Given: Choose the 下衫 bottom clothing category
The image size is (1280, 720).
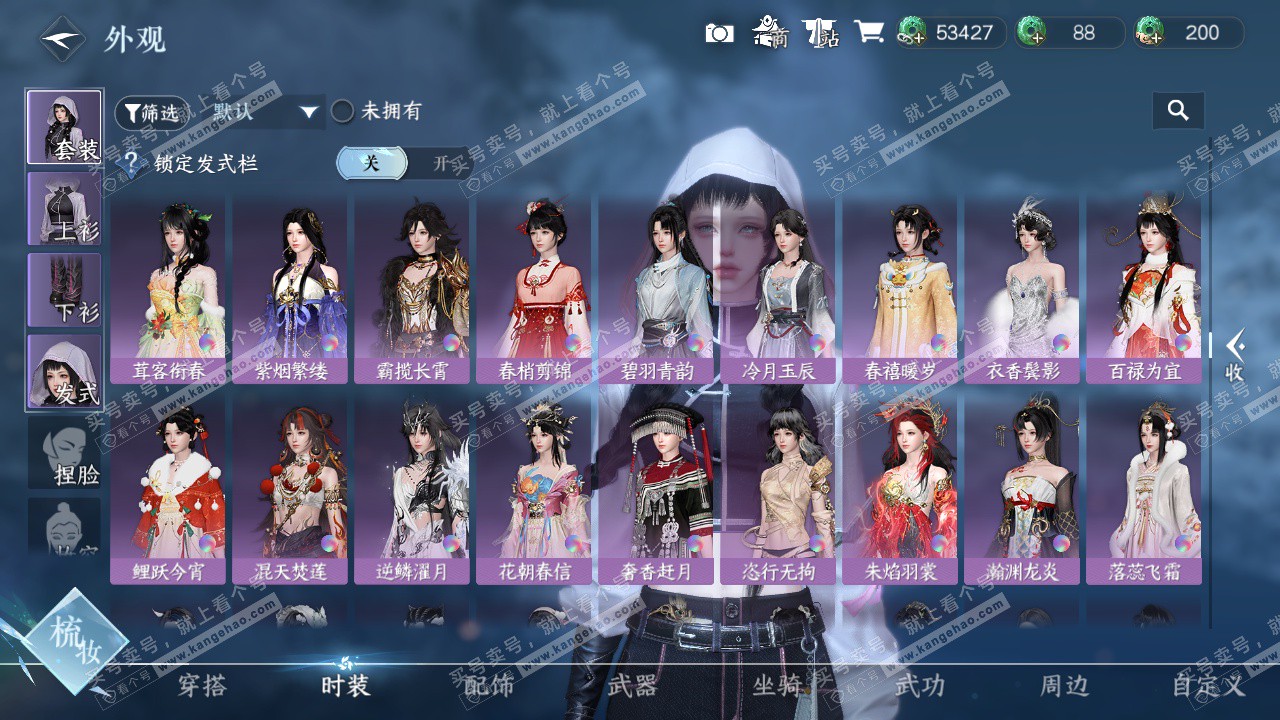Looking at the screenshot, I should 64,289.
